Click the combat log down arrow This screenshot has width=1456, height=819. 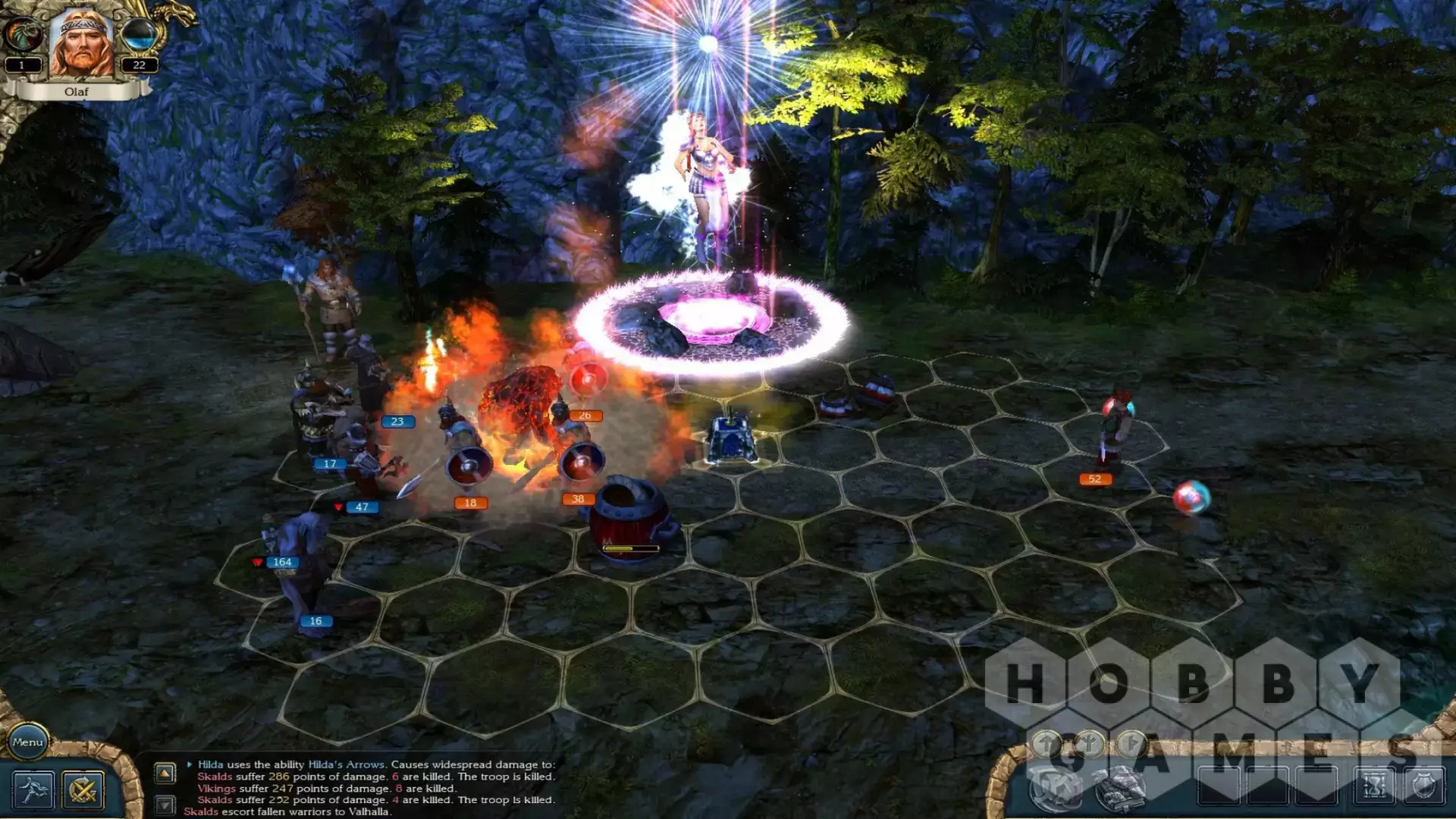pos(165,805)
